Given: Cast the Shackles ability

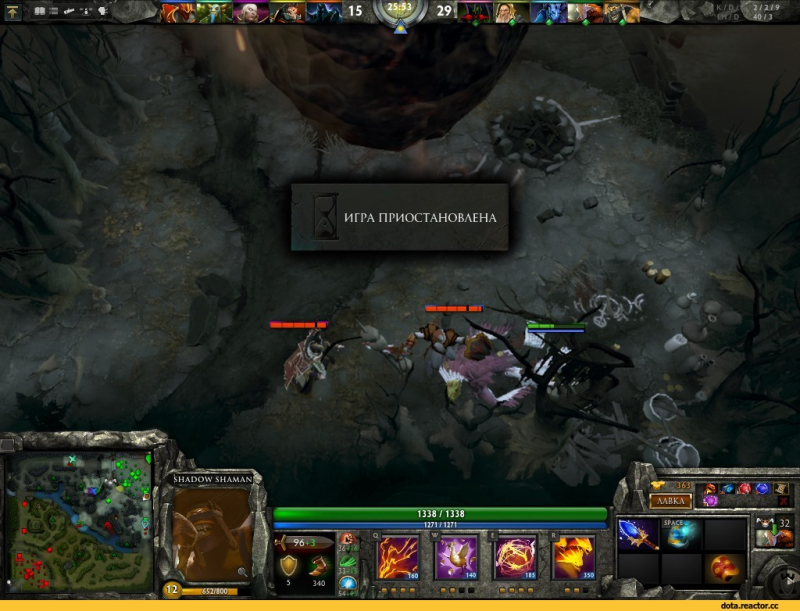Looking at the screenshot, I should point(517,556).
